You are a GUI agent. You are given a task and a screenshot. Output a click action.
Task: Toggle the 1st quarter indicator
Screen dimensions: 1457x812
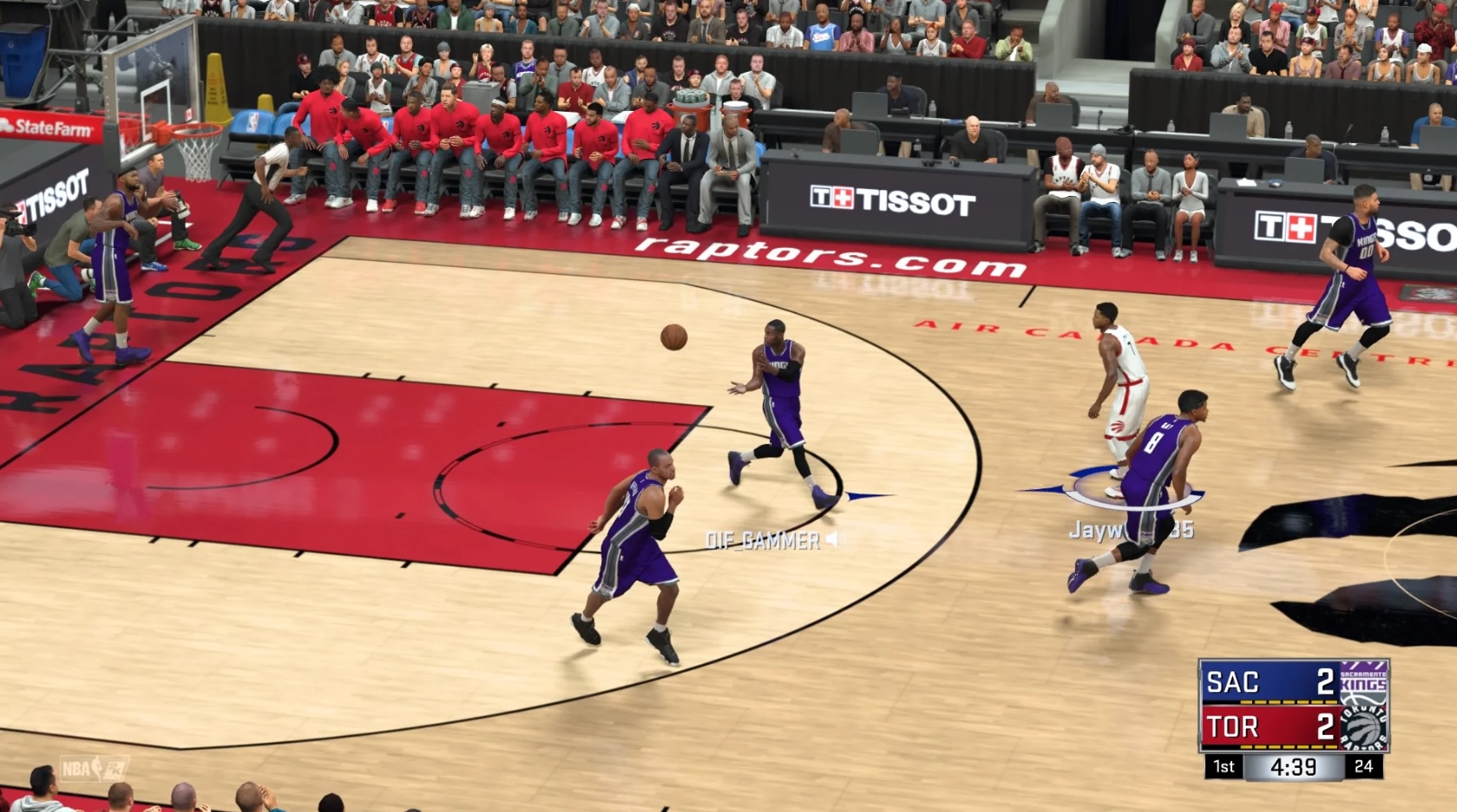[x=1224, y=767]
